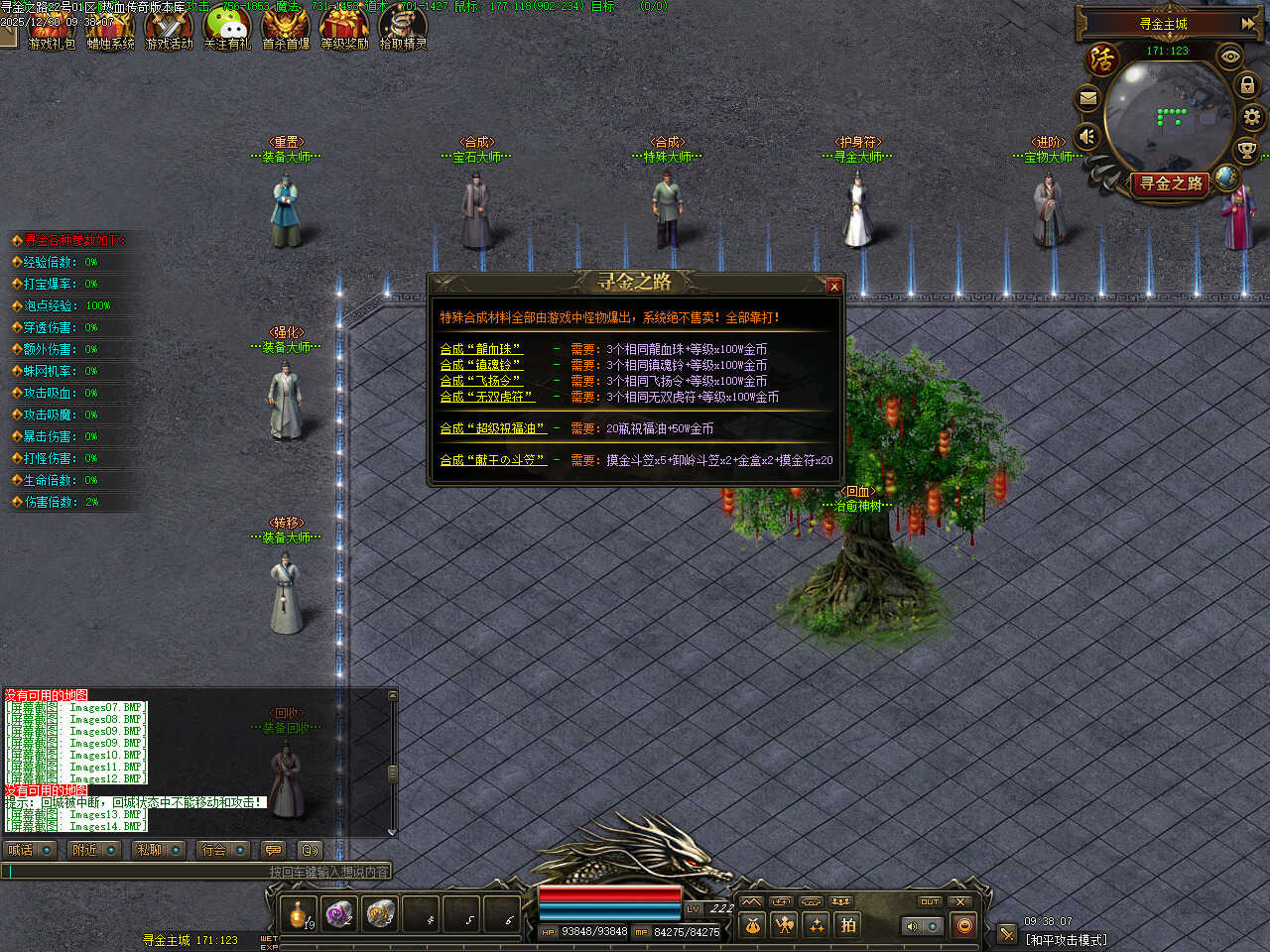Open the bag icon in the bottom bar
The image size is (1270, 952).
pyautogui.click(x=753, y=925)
